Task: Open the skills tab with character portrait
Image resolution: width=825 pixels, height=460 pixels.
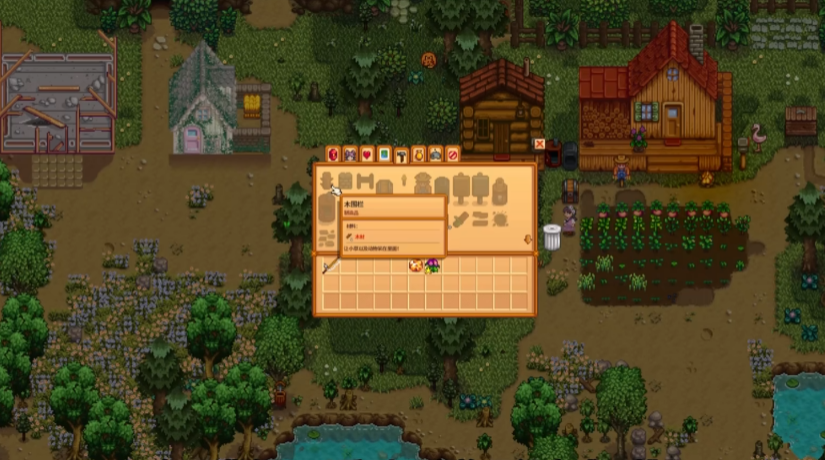Action: [350, 154]
